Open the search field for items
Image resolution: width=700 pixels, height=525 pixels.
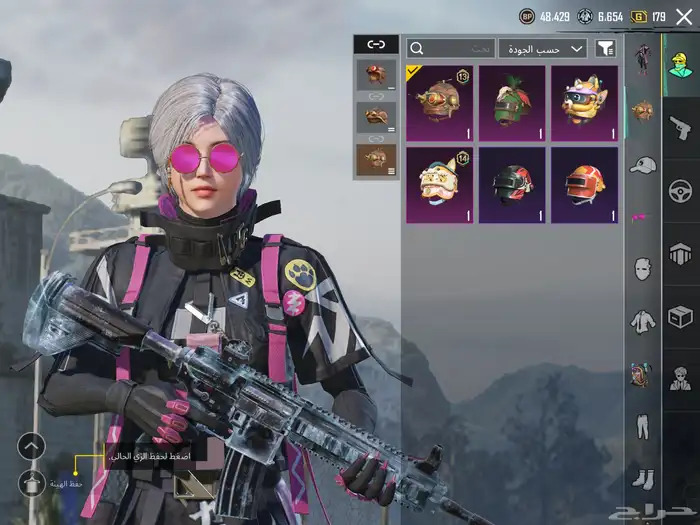(x=451, y=48)
